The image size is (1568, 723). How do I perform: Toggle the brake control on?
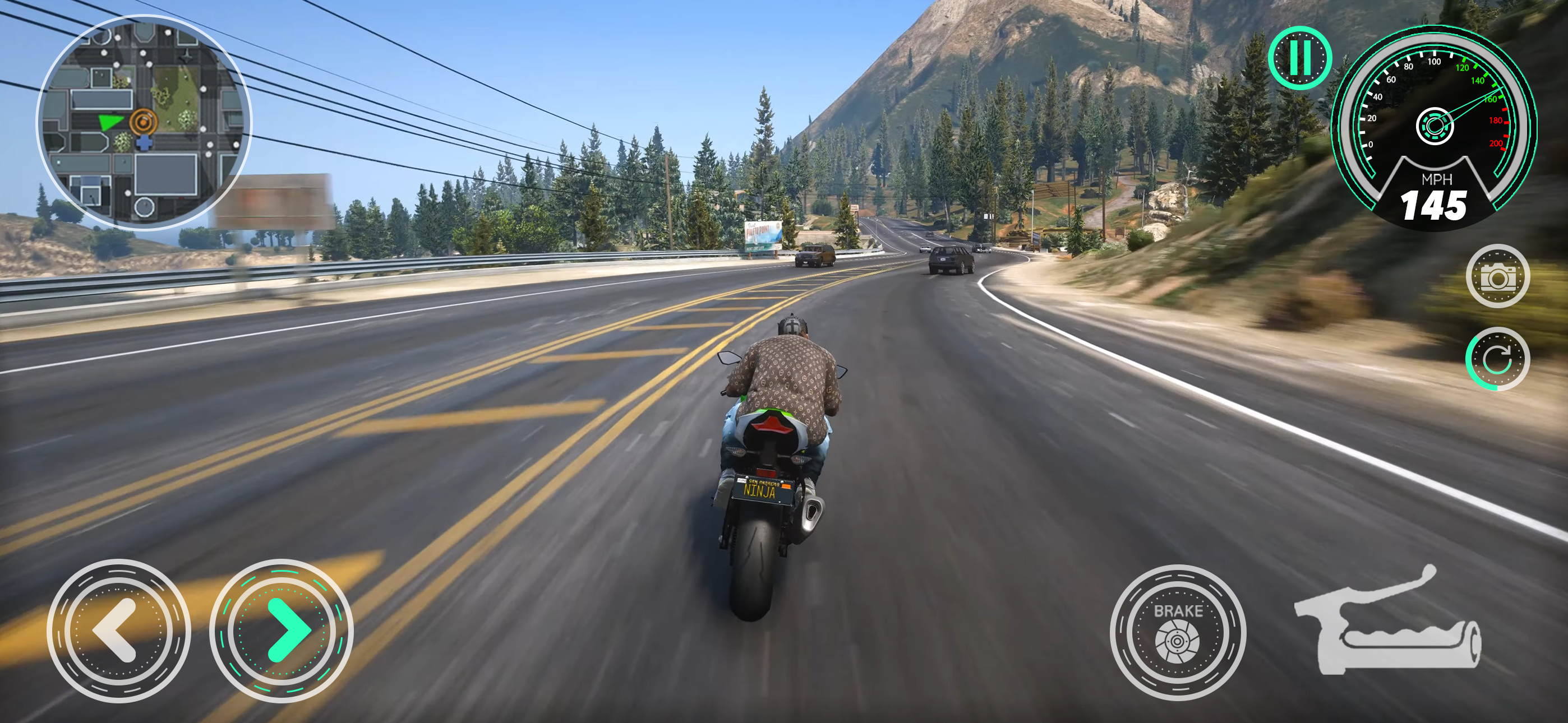click(x=1179, y=633)
